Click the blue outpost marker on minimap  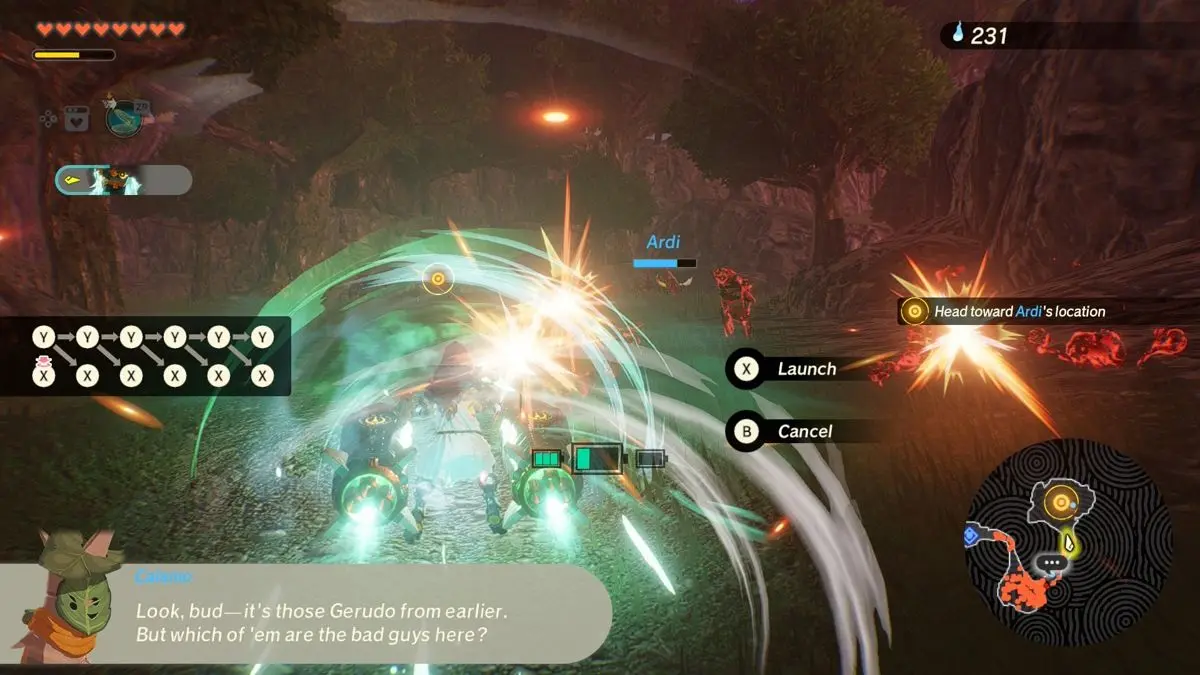coord(969,537)
